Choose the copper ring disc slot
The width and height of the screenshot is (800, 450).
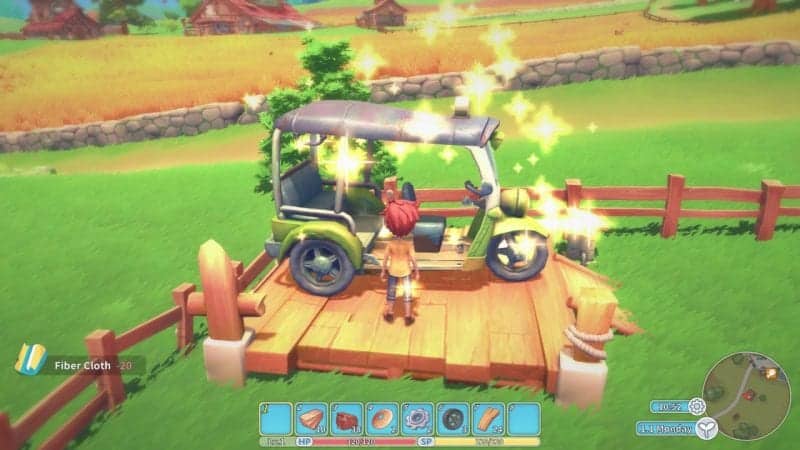click(382, 418)
